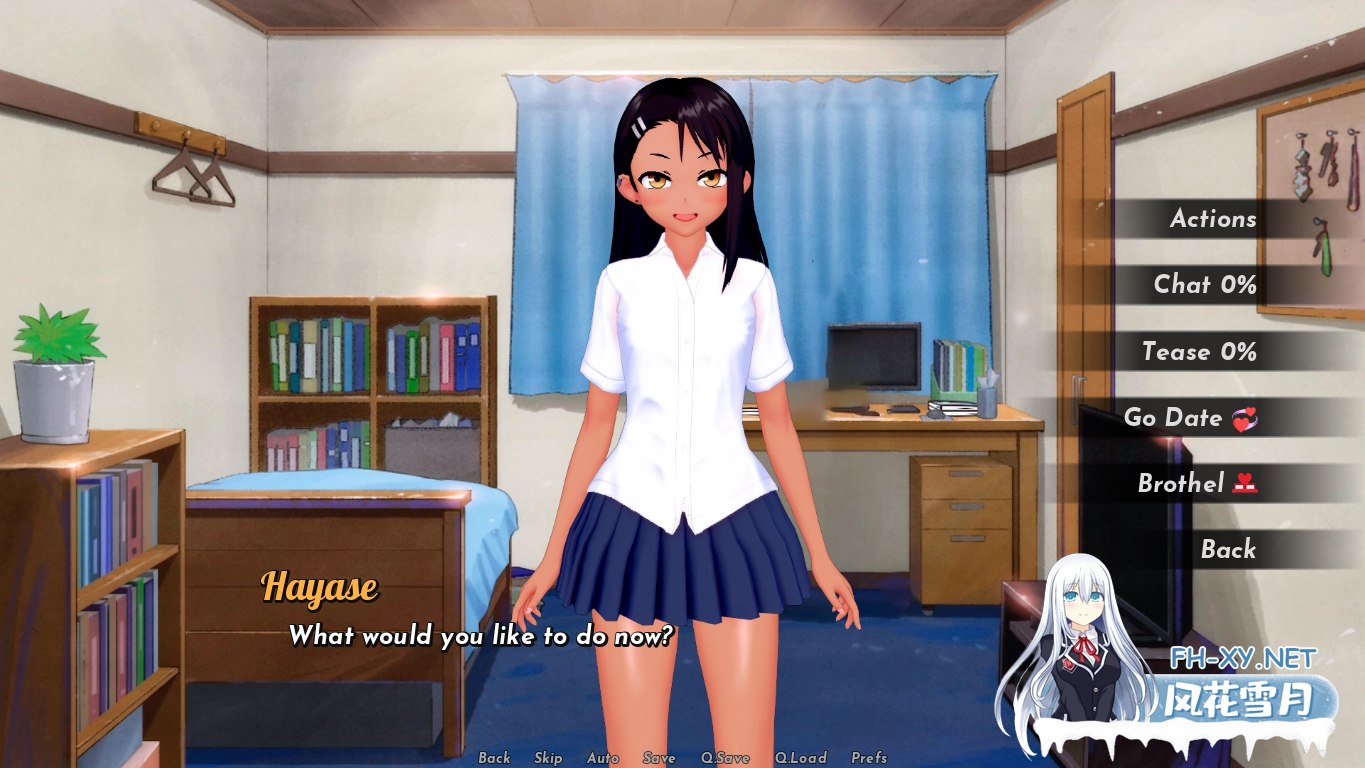This screenshot has width=1365, height=768.
Task: Click the lipstick mark icon beside Brothel
Action: [1245, 483]
